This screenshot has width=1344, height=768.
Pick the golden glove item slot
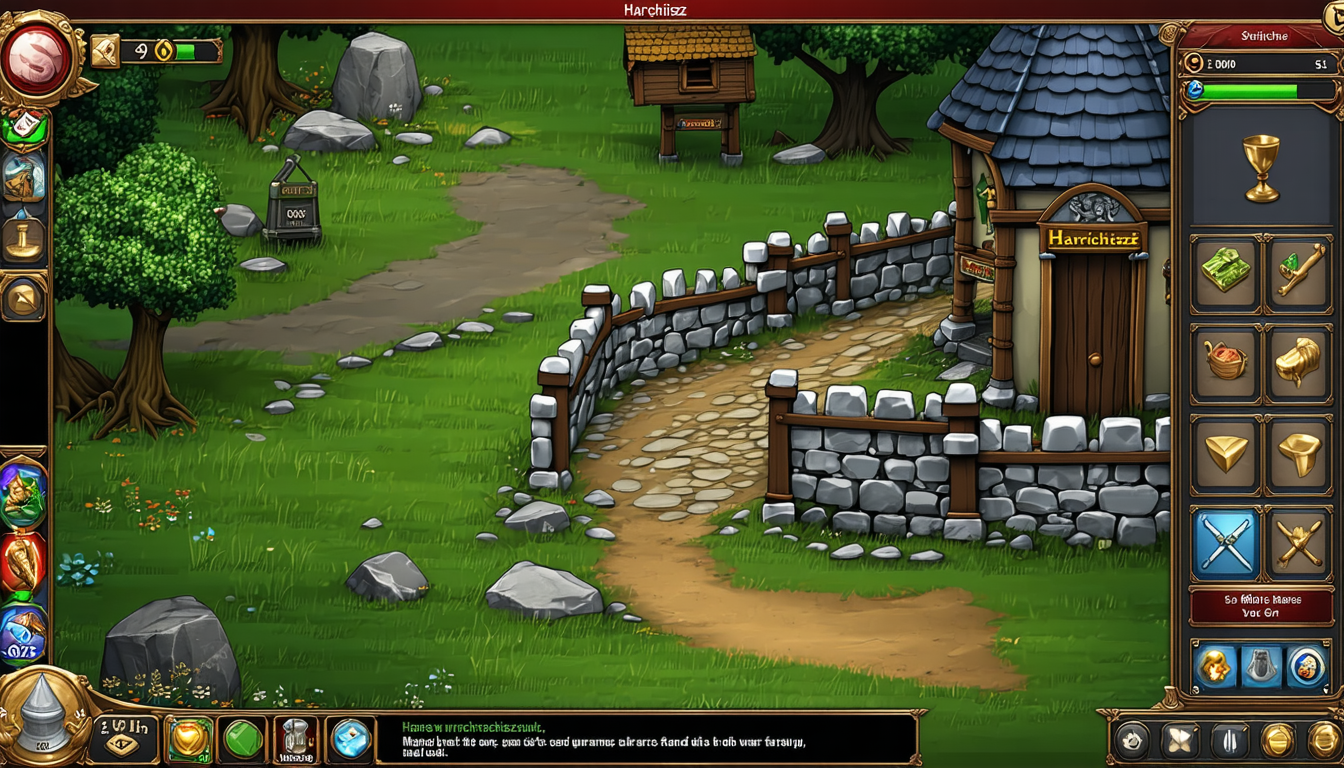pos(1297,362)
